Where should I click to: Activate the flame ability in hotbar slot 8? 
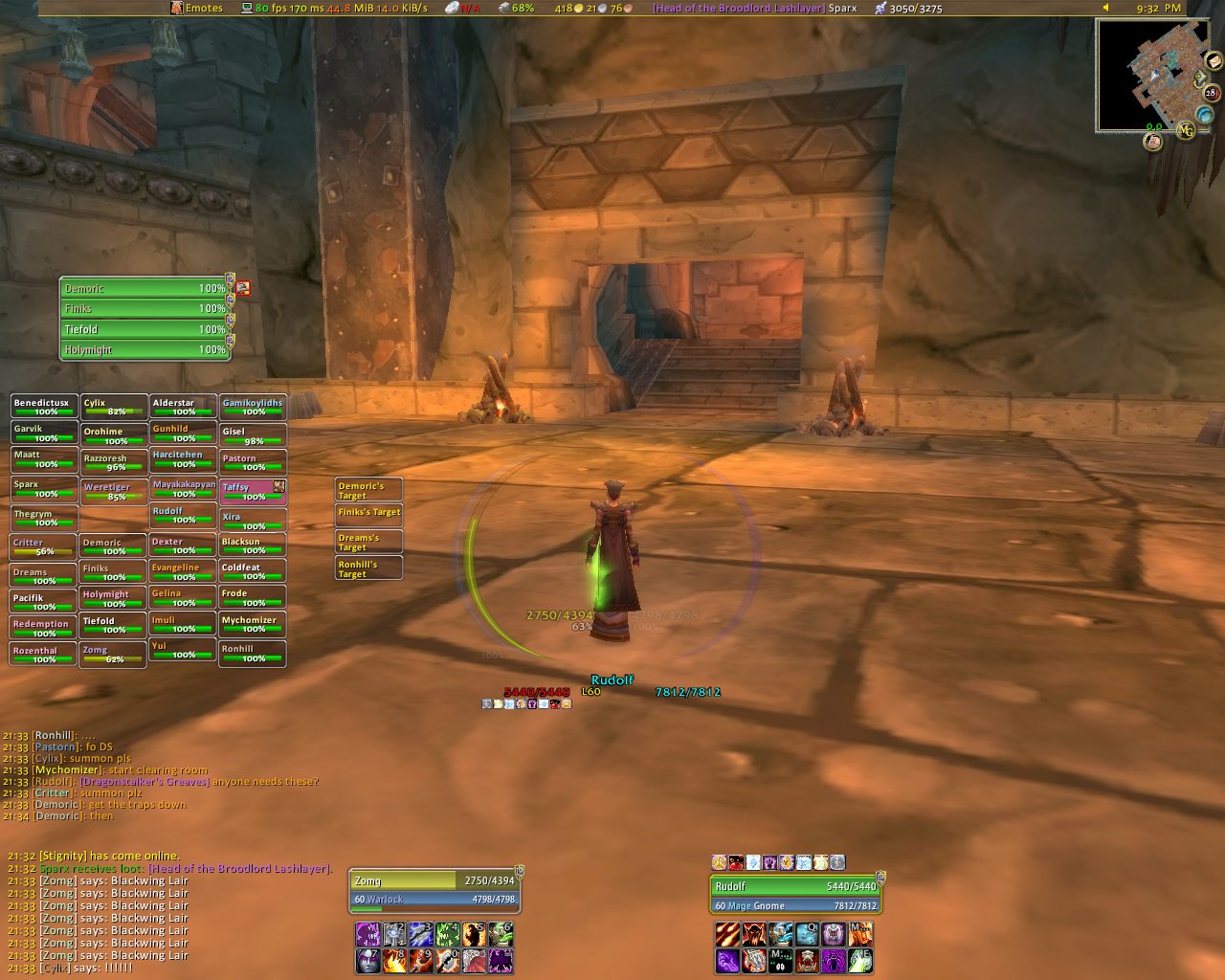click(394, 961)
